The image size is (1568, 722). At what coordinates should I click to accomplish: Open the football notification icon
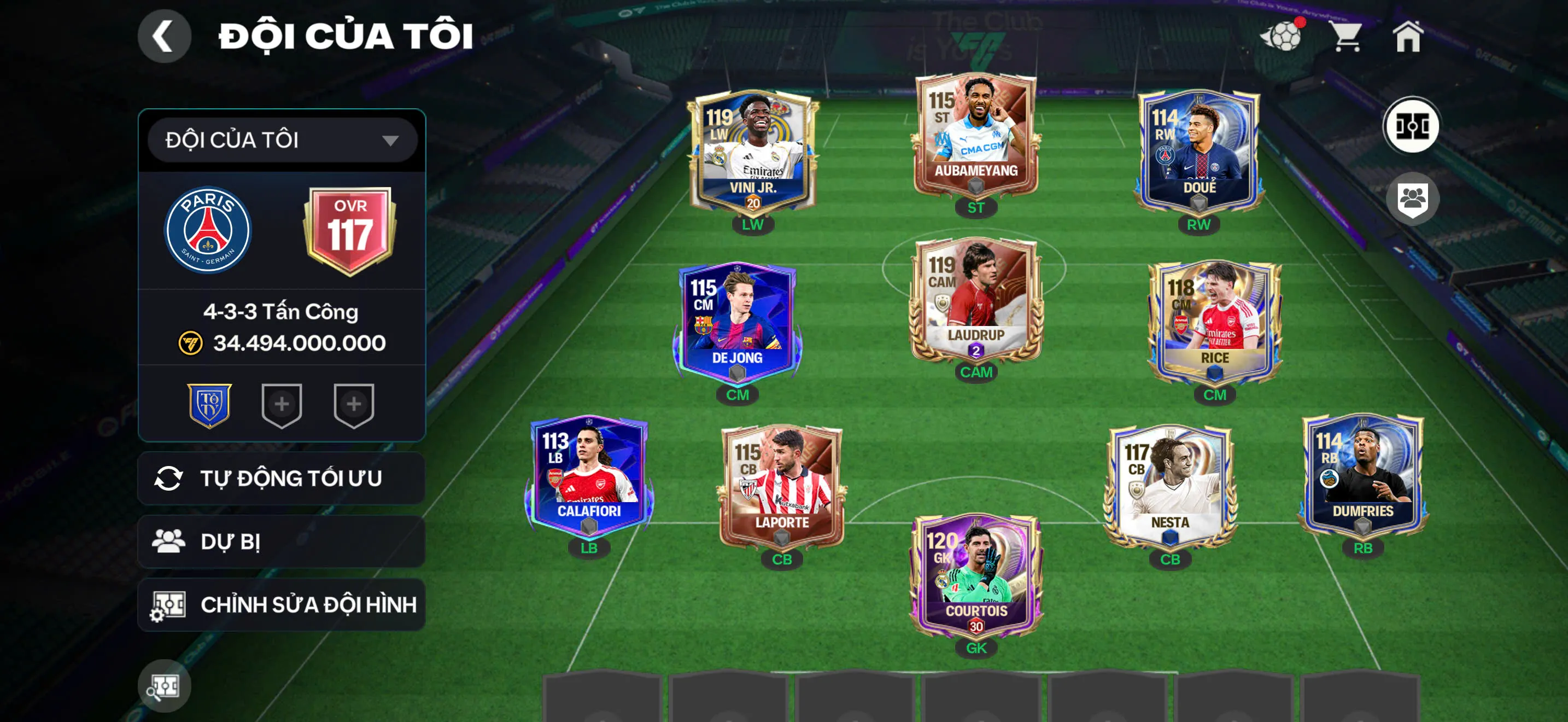click(x=1283, y=36)
